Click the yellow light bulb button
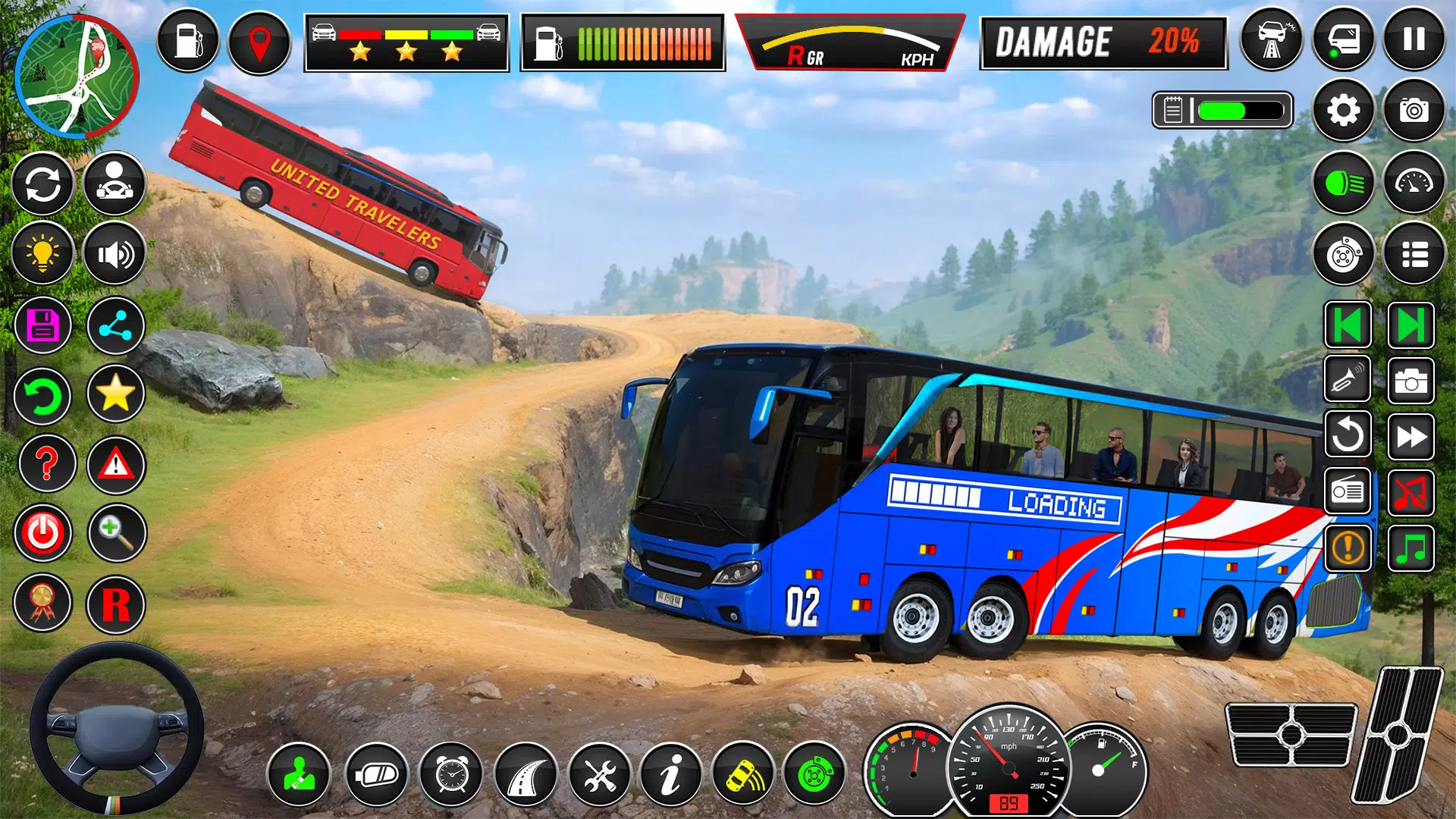 42,253
